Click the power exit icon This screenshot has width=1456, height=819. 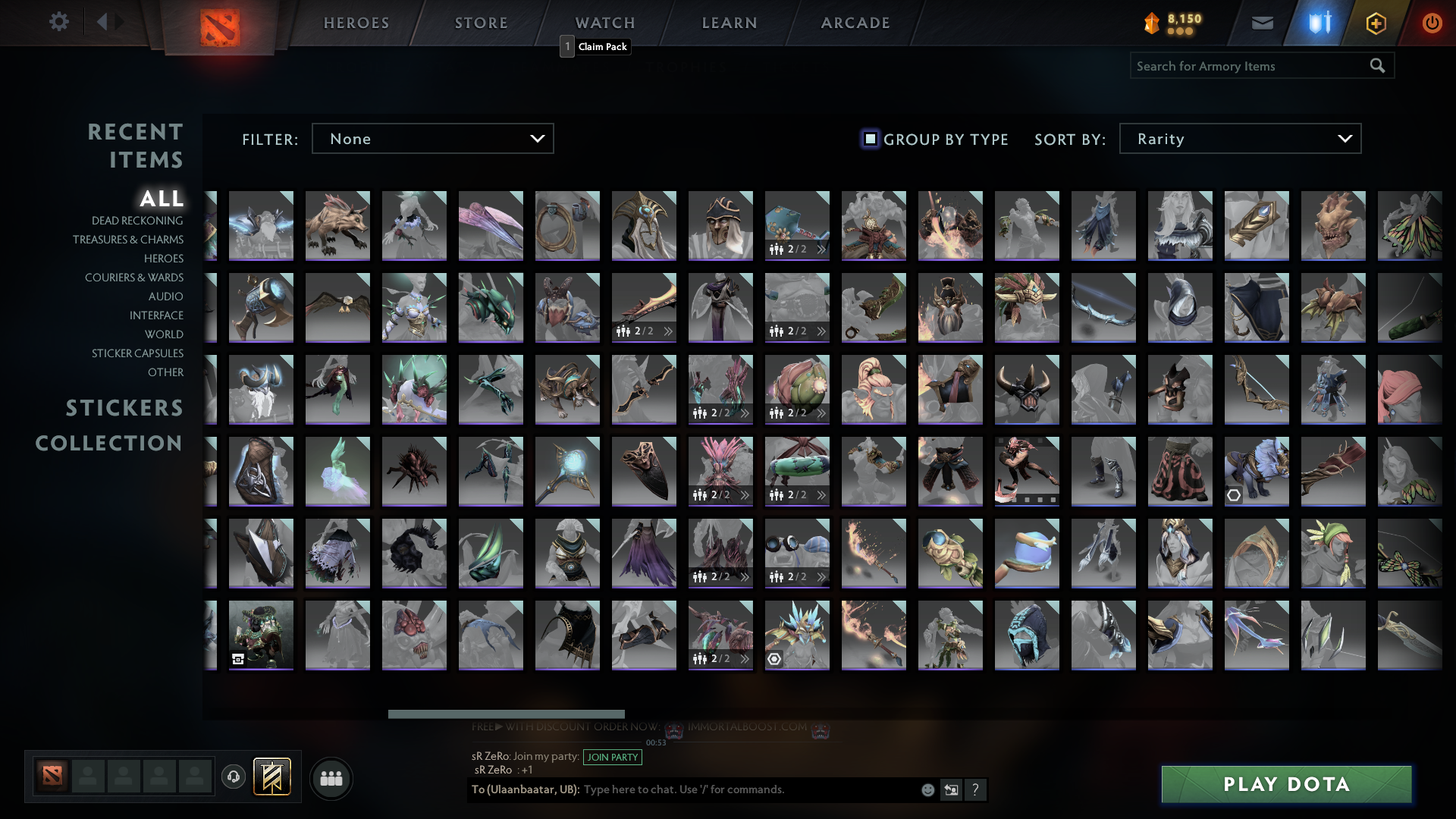[x=1432, y=22]
